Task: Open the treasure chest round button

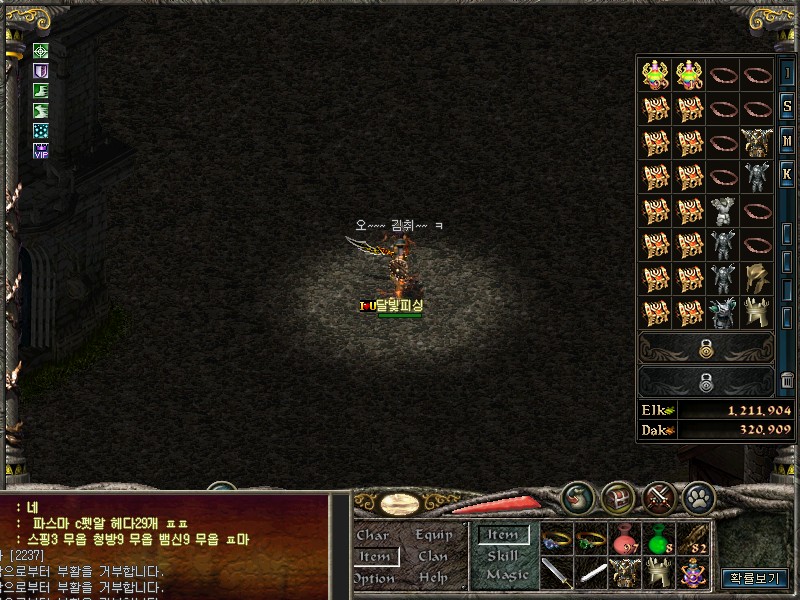Action: point(616,495)
